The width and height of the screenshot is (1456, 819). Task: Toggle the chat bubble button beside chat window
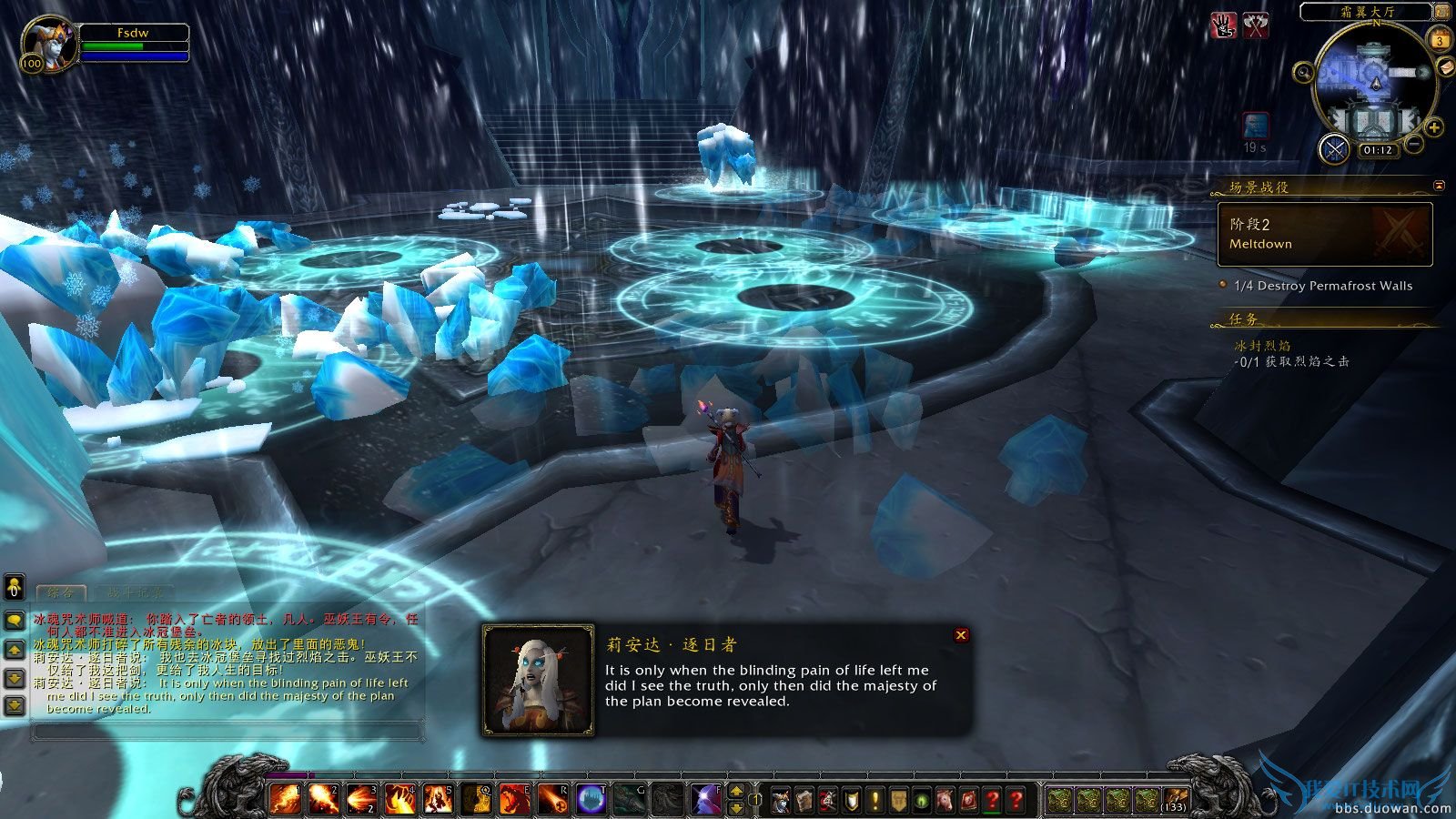point(13,622)
